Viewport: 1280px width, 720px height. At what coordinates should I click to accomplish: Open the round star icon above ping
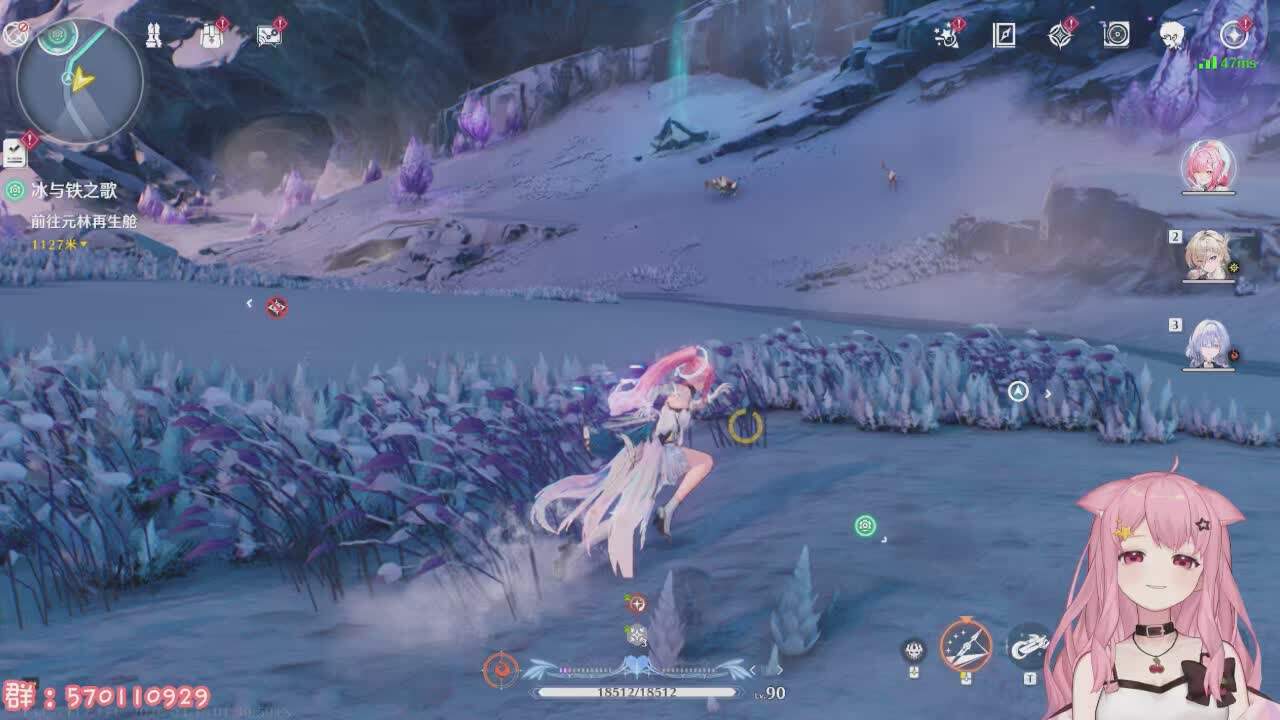[1234, 36]
